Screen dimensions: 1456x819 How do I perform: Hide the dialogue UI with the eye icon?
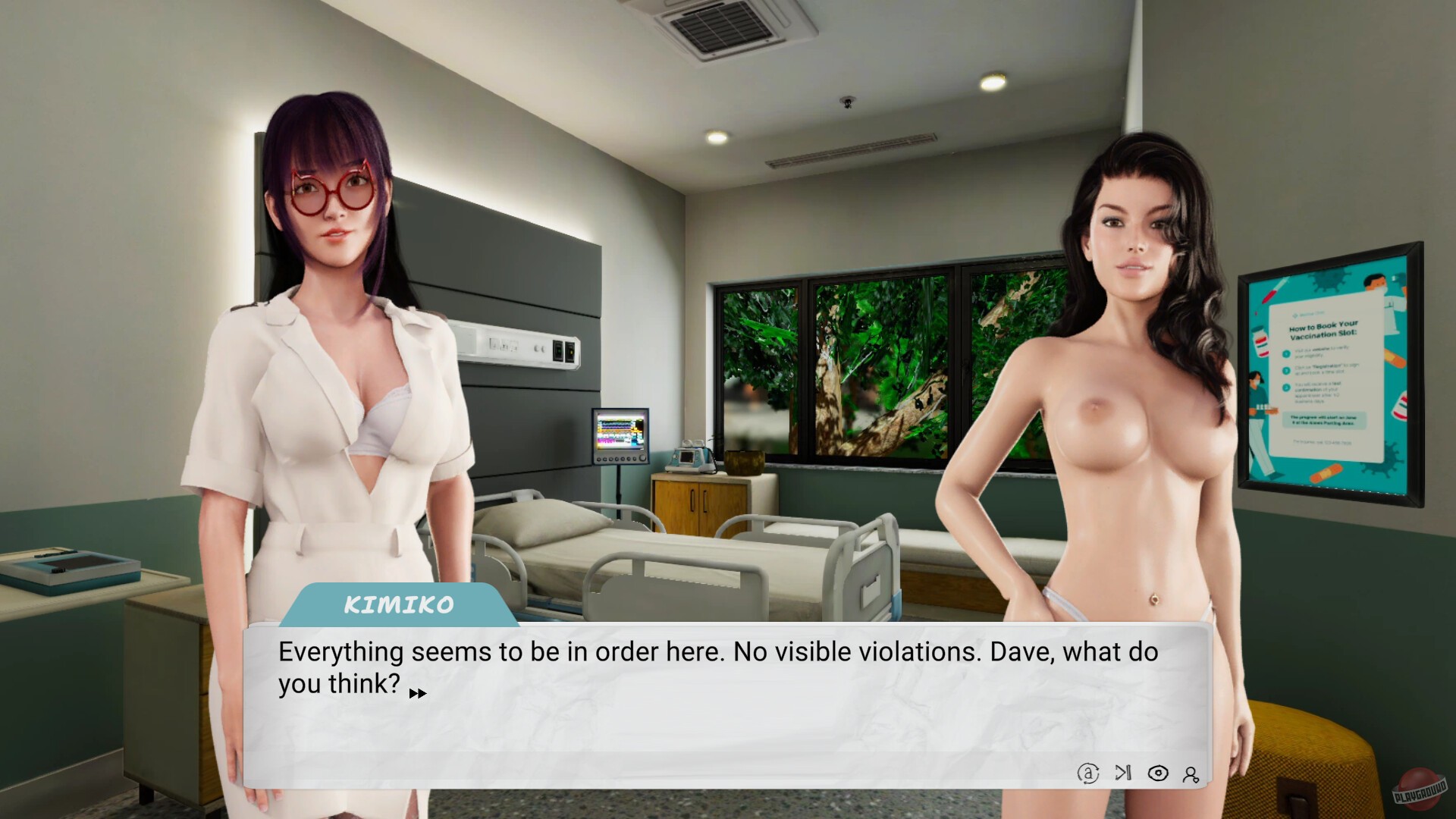click(x=1157, y=774)
